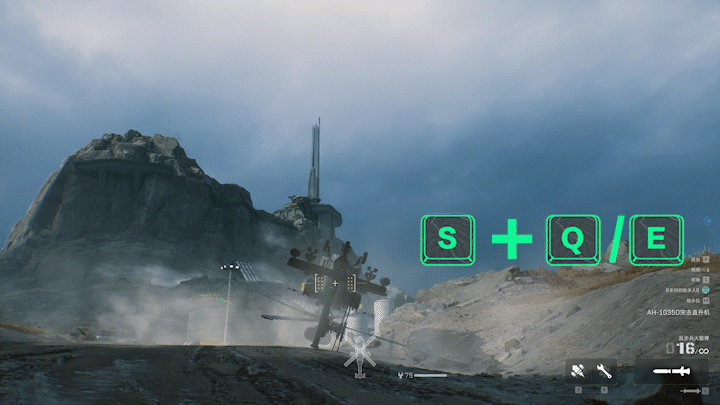Choose the small secondary missile weapon icon
Viewport: 720px width, 405px height.
692,390
